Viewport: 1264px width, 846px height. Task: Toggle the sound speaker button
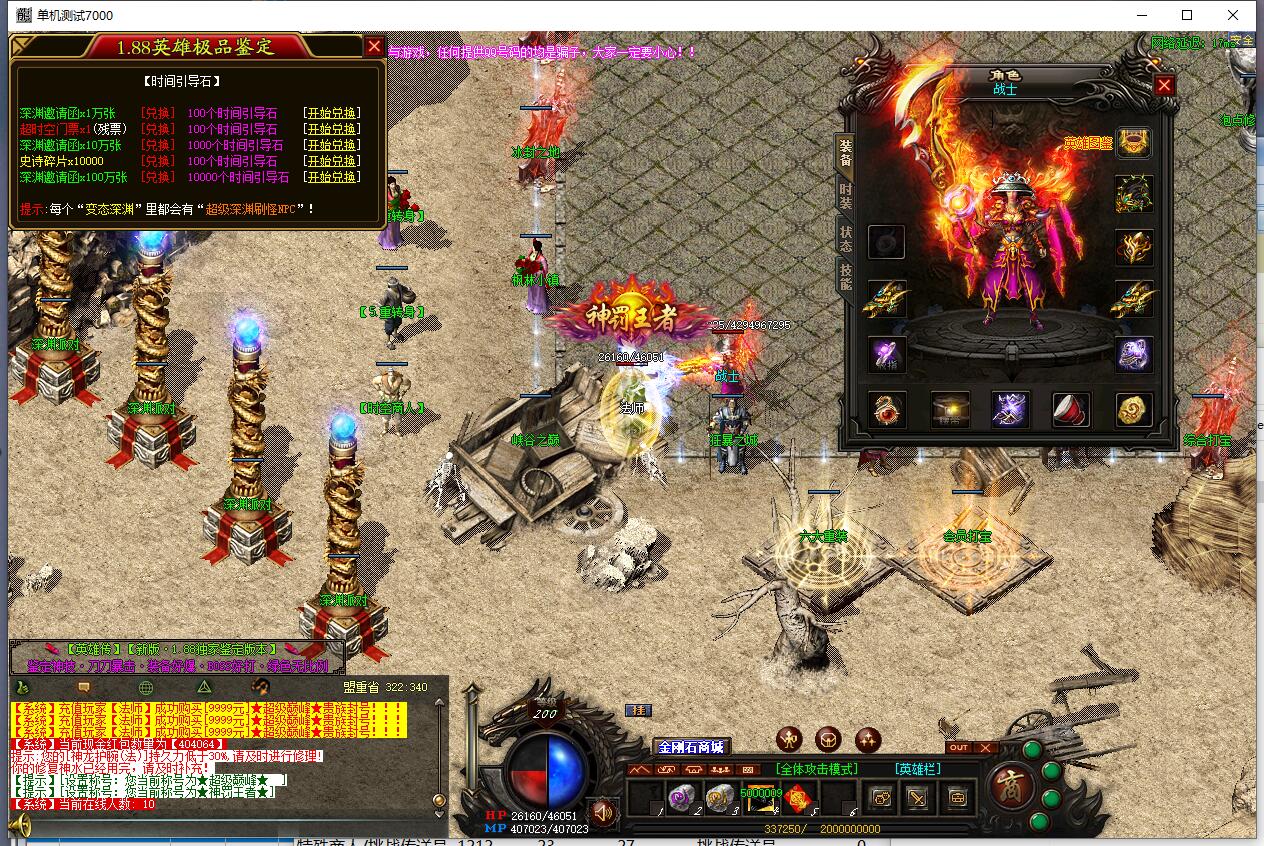(602, 810)
